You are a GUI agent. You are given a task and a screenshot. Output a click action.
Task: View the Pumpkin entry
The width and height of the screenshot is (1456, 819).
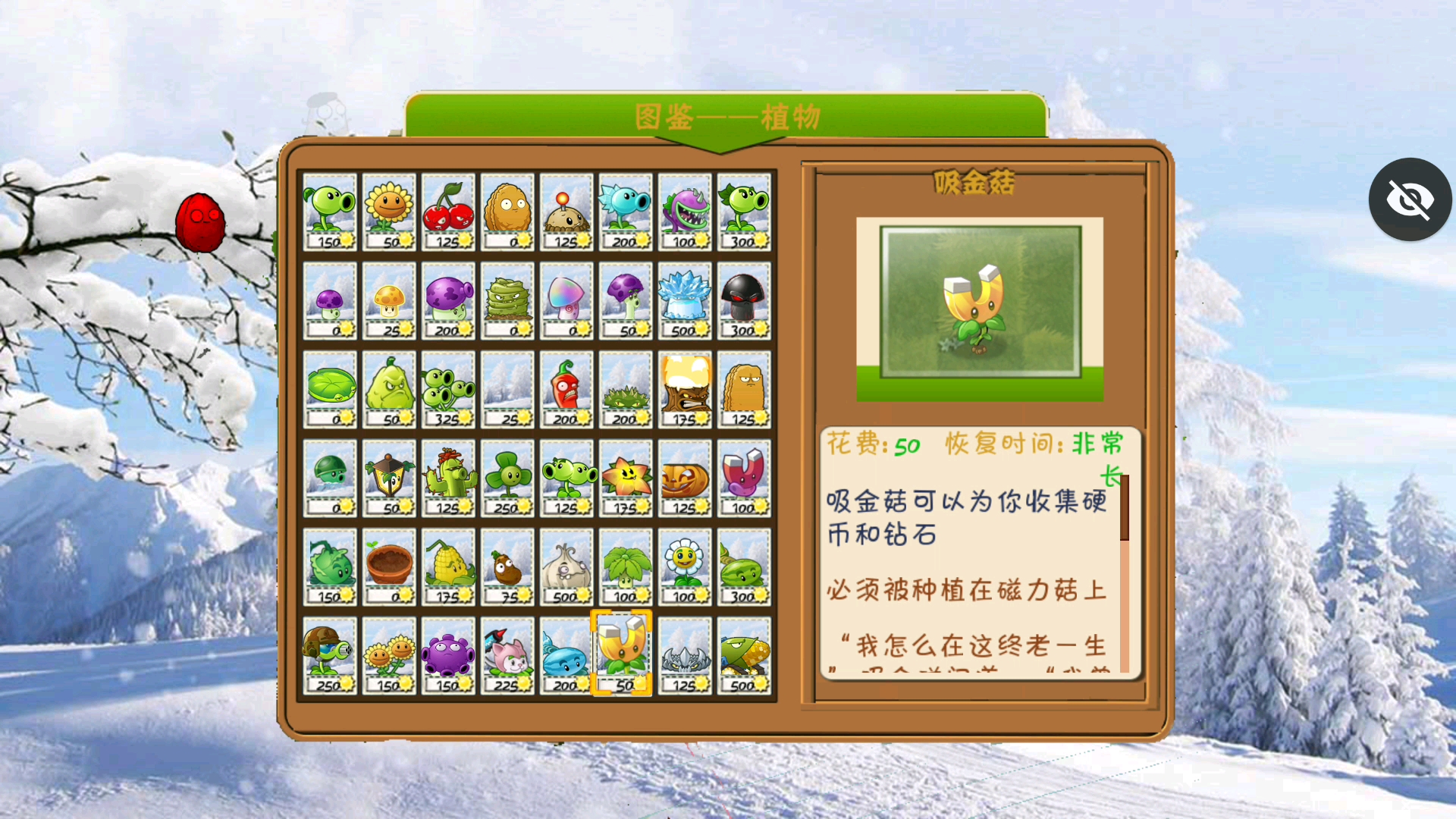(684, 478)
